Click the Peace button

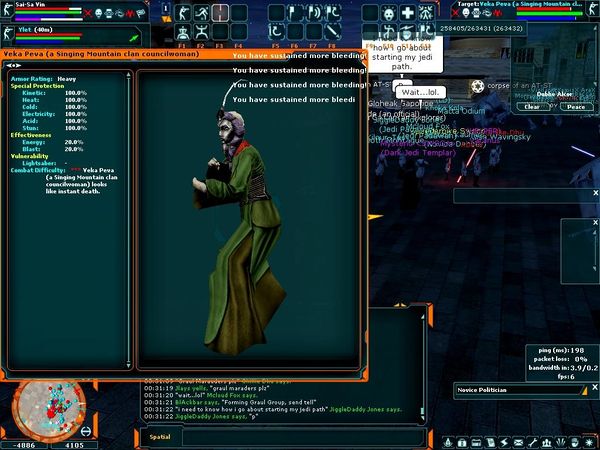[575, 106]
